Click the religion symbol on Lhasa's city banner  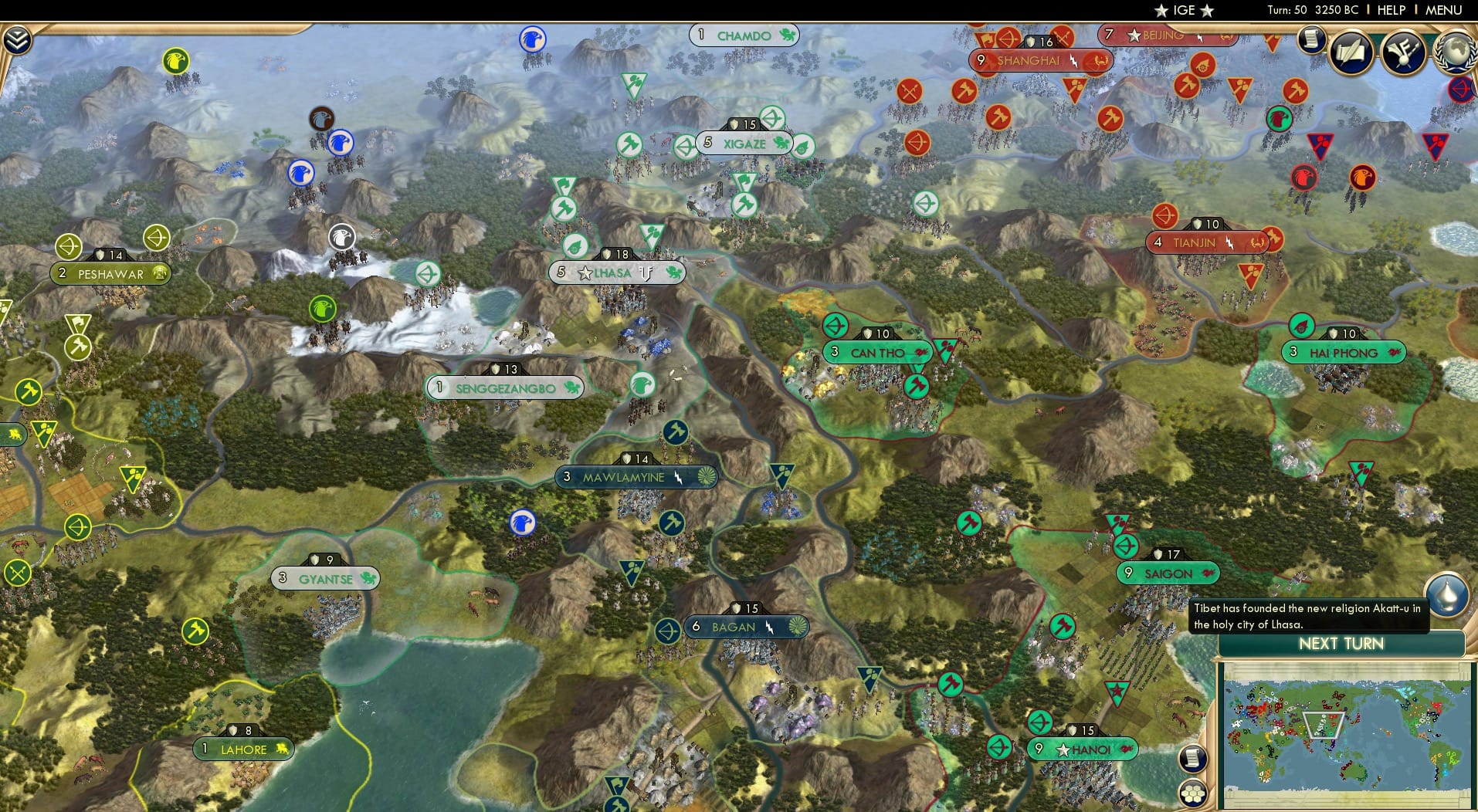[x=646, y=272]
